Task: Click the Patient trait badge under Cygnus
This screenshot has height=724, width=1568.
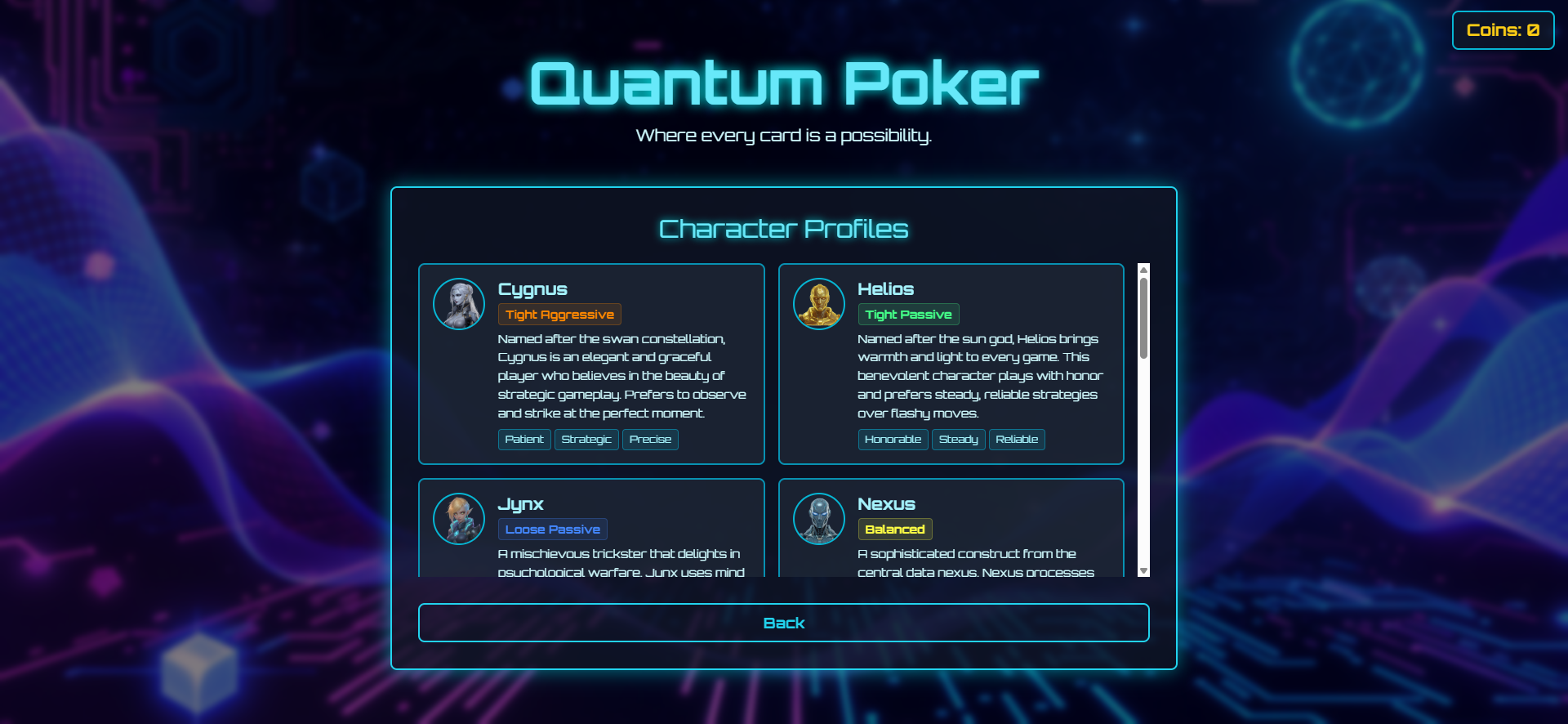Action: tap(523, 439)
